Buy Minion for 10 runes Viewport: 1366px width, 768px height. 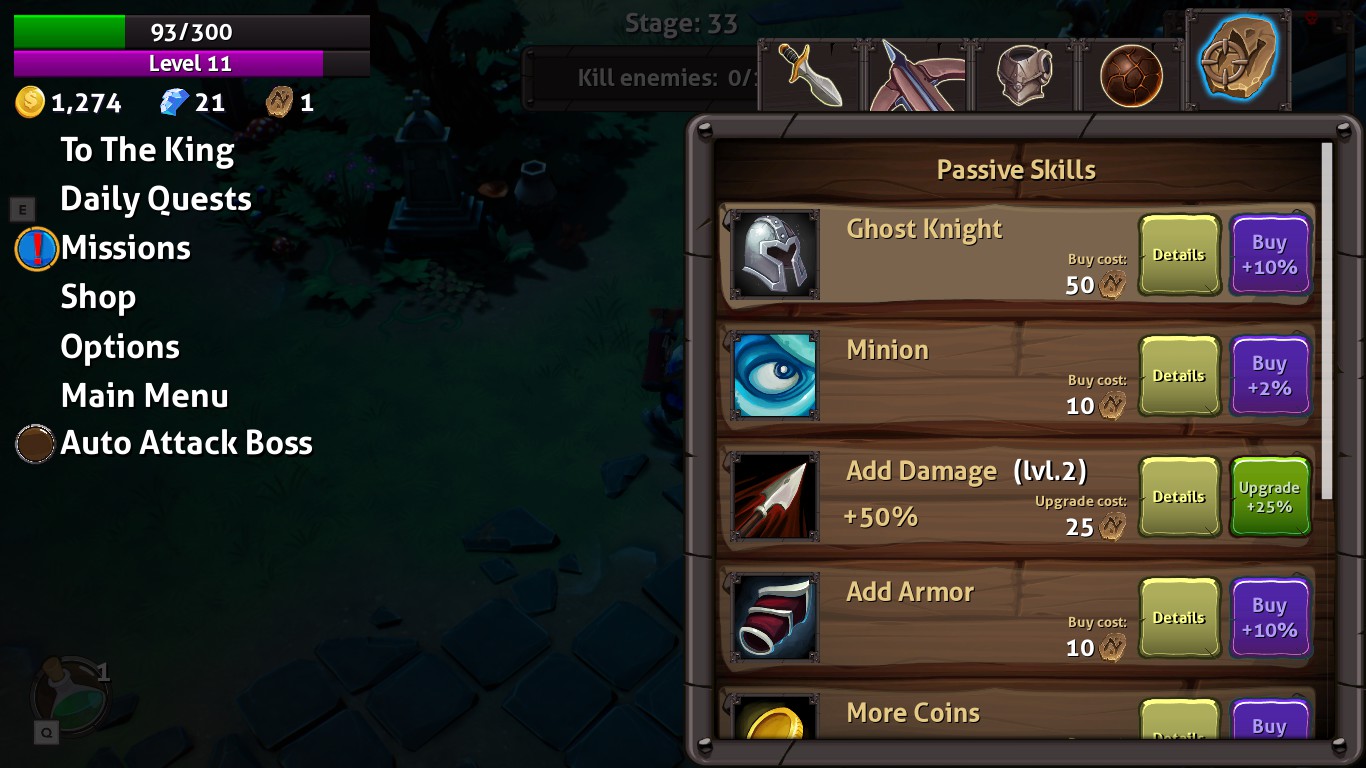click(1270, 376)
